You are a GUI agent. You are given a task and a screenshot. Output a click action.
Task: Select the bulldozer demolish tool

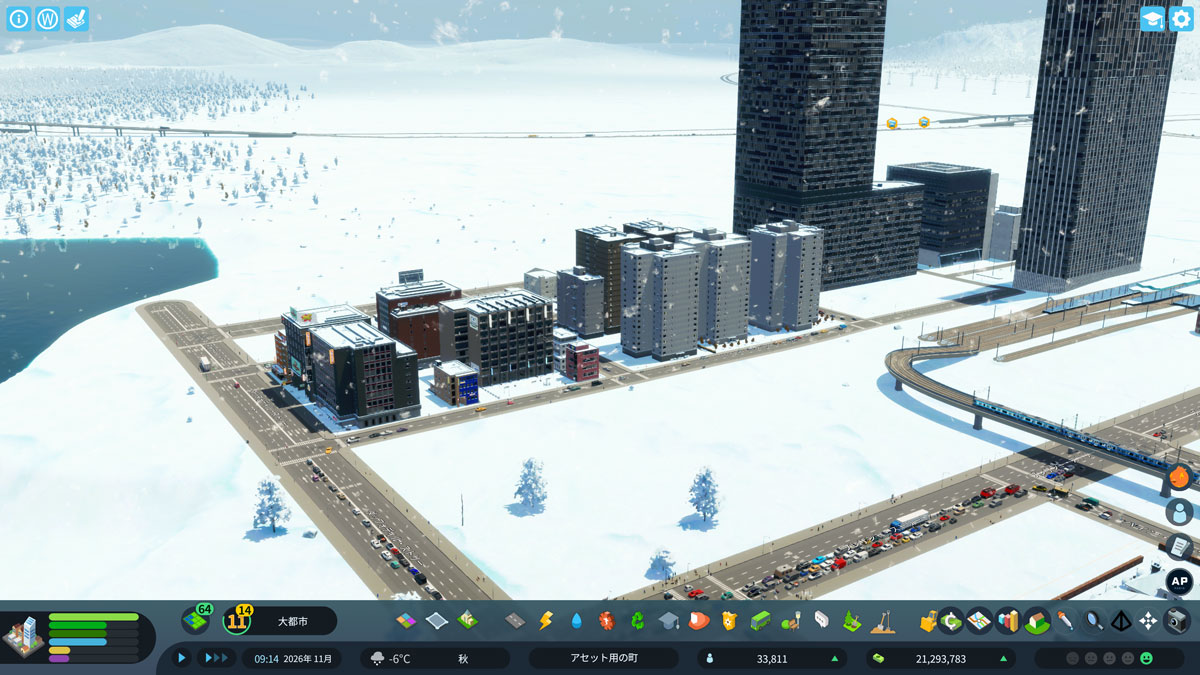pos(929,621)
